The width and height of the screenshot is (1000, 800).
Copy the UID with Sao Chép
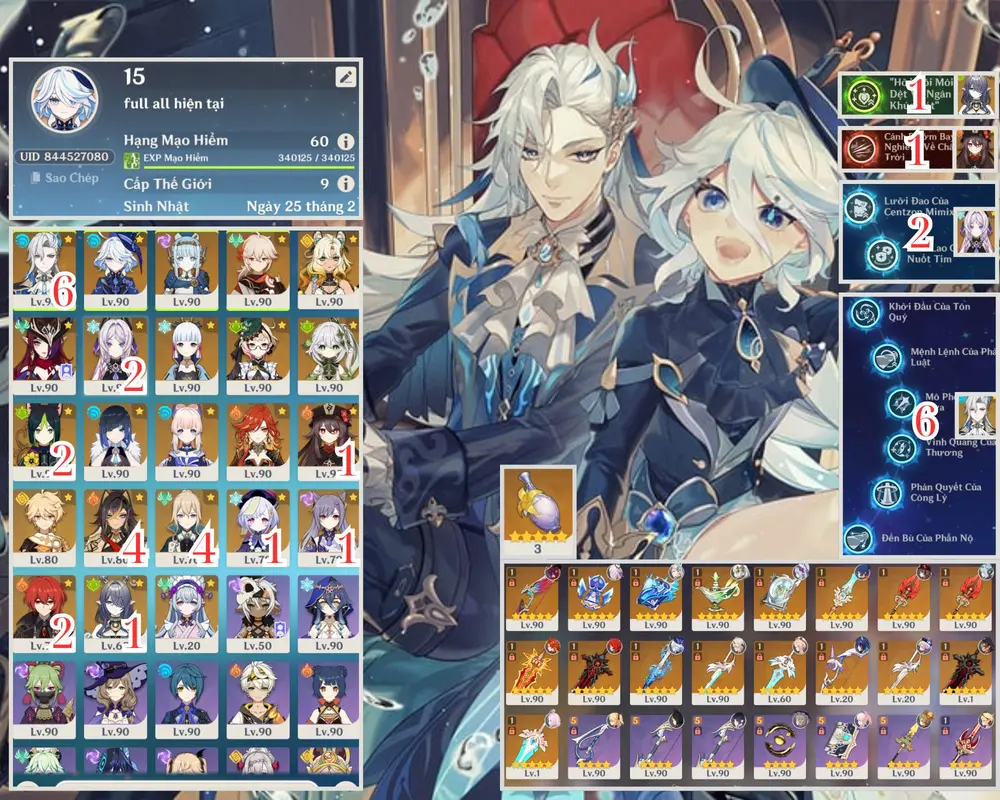[62, 178]
